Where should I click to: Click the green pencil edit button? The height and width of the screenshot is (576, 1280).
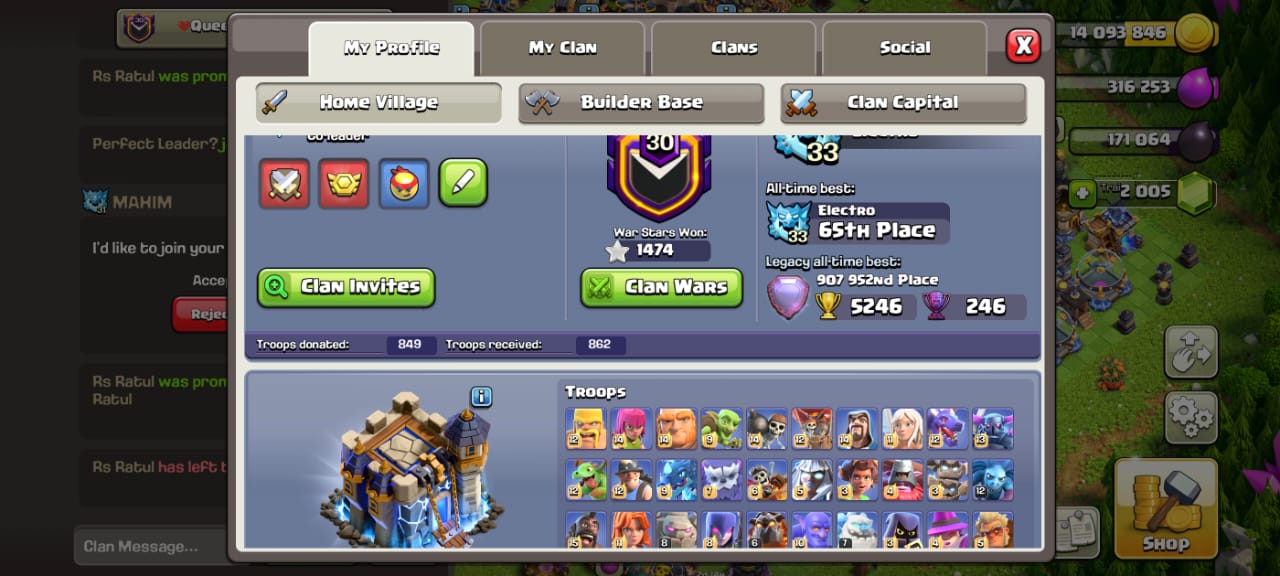[x=463, y=183]
